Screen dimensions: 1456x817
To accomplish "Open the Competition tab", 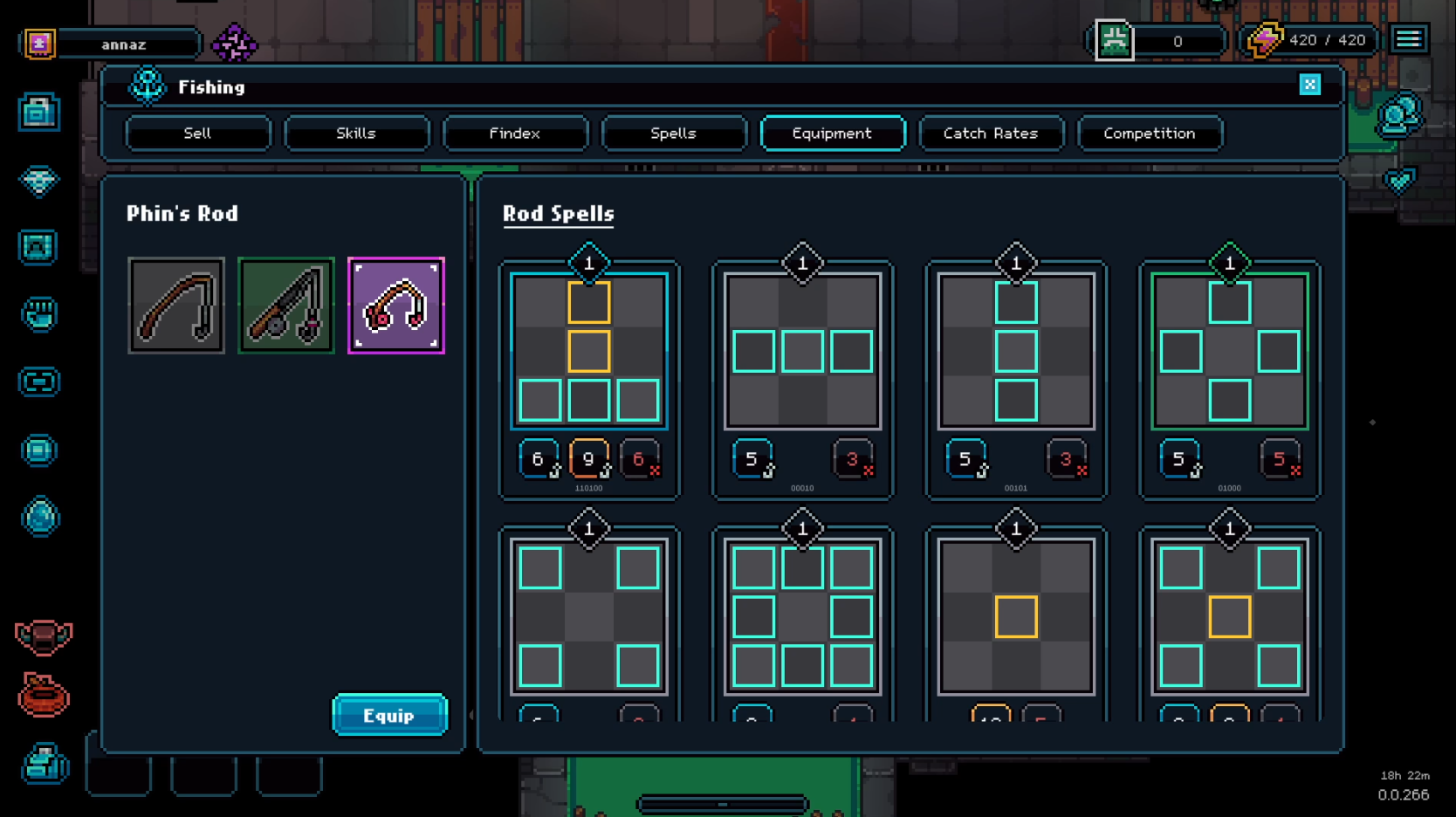I will [x=1150, y=134].
